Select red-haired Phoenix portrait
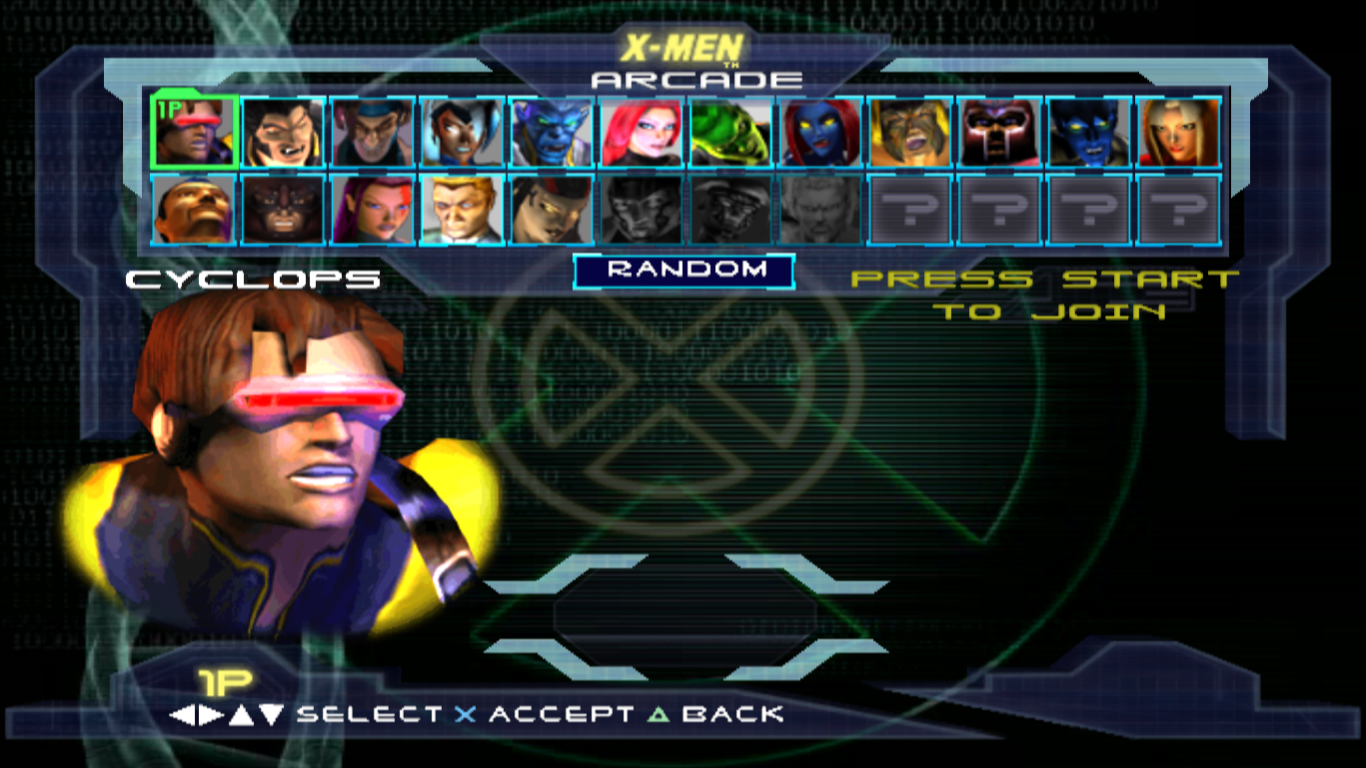The width and height of the screenshot is (1366, 768). (641, 132)
